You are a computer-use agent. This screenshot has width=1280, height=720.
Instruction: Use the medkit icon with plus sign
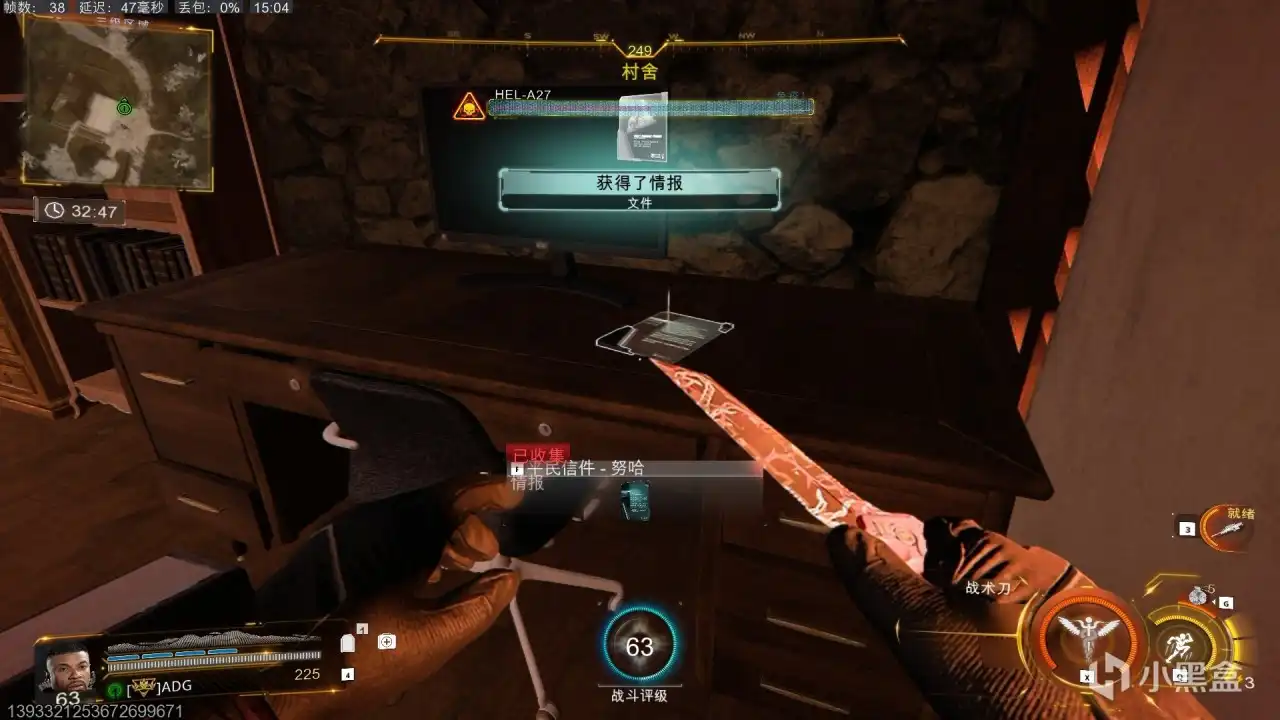coord(386,642)
